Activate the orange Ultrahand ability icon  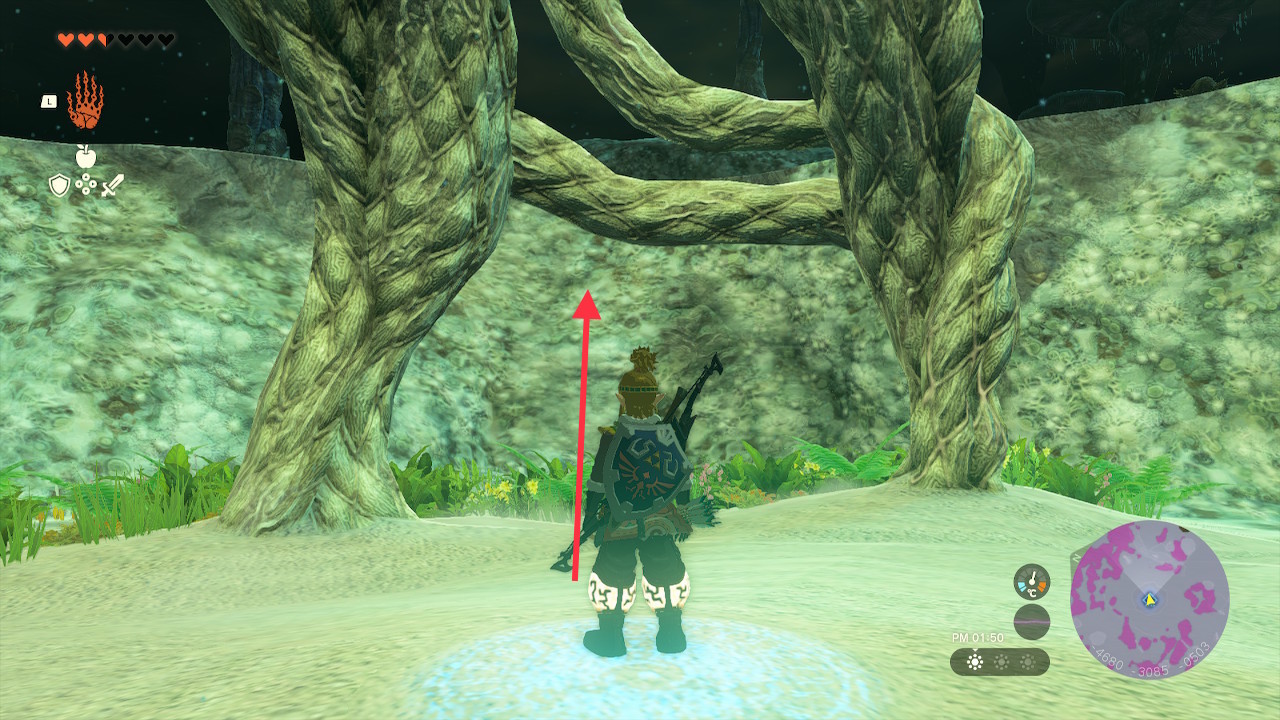point(85,101)
